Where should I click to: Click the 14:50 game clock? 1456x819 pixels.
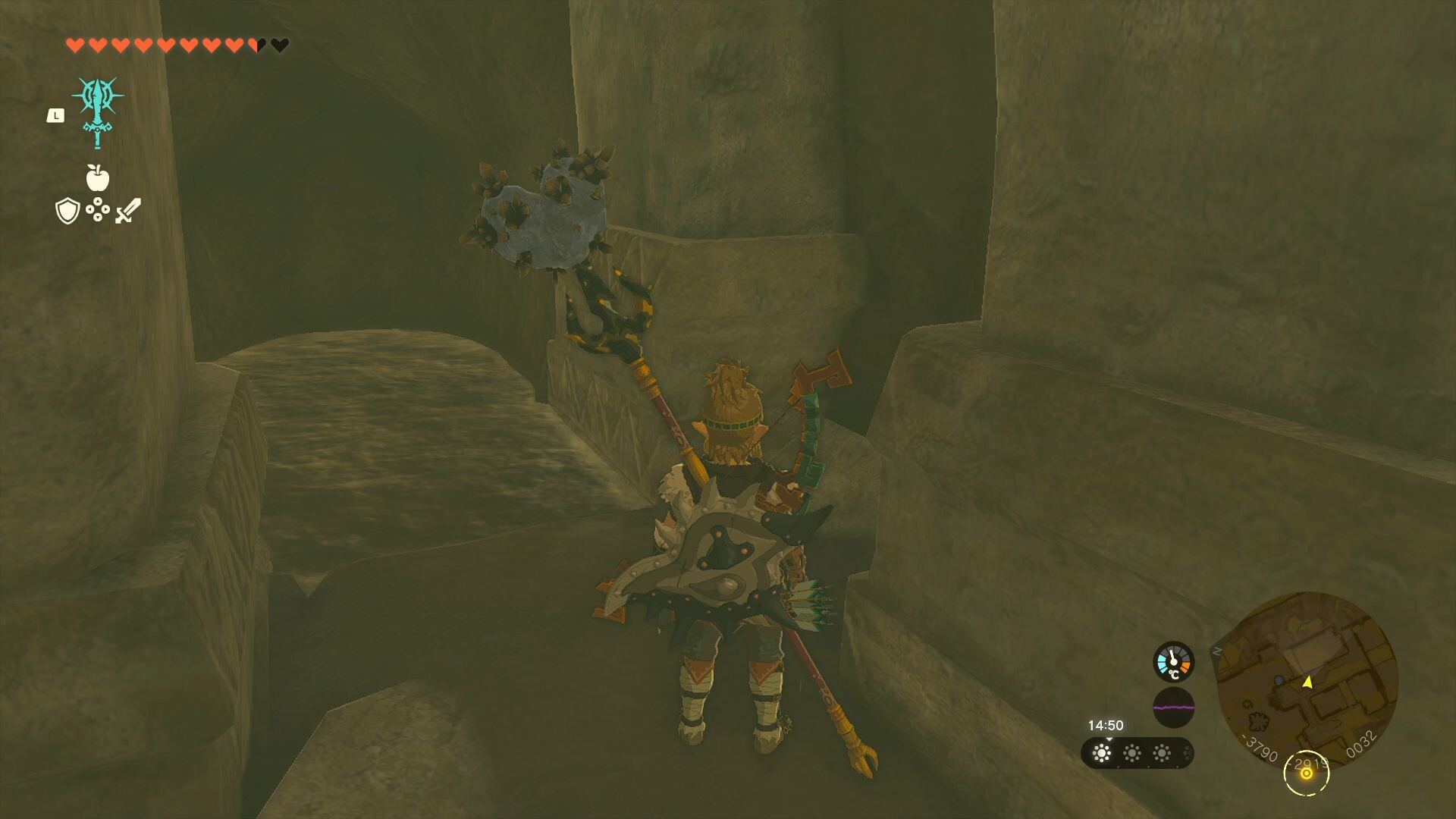coord(1106,725)
